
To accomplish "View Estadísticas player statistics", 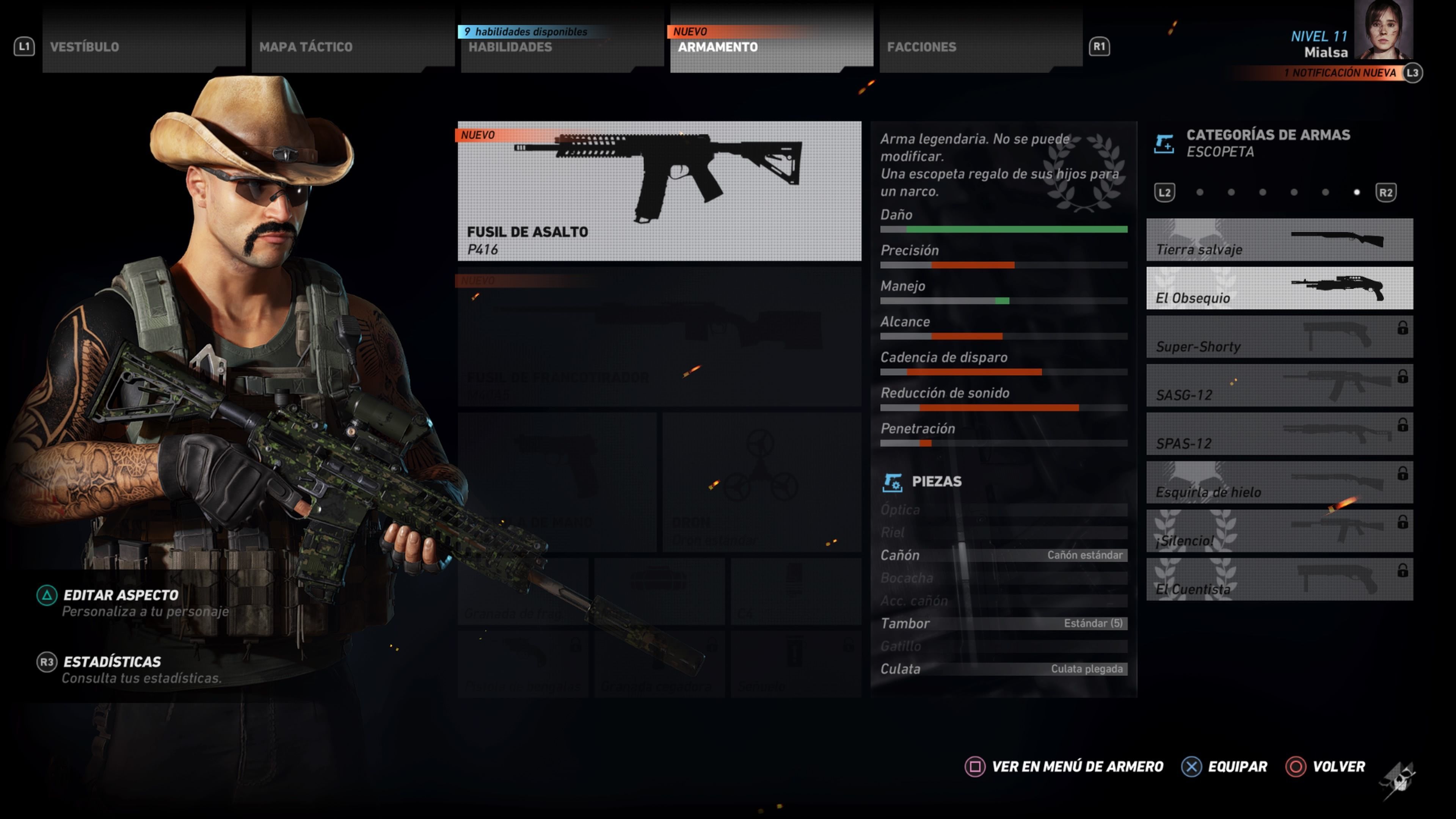I will (x=112, y=662).
